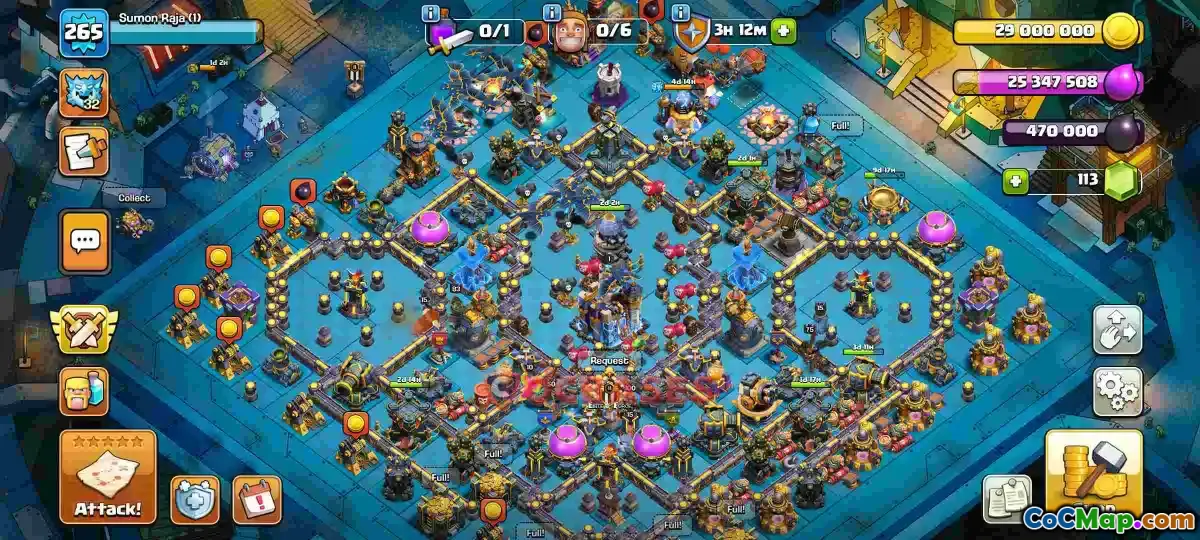Add gems with the green plus button

1017,182
